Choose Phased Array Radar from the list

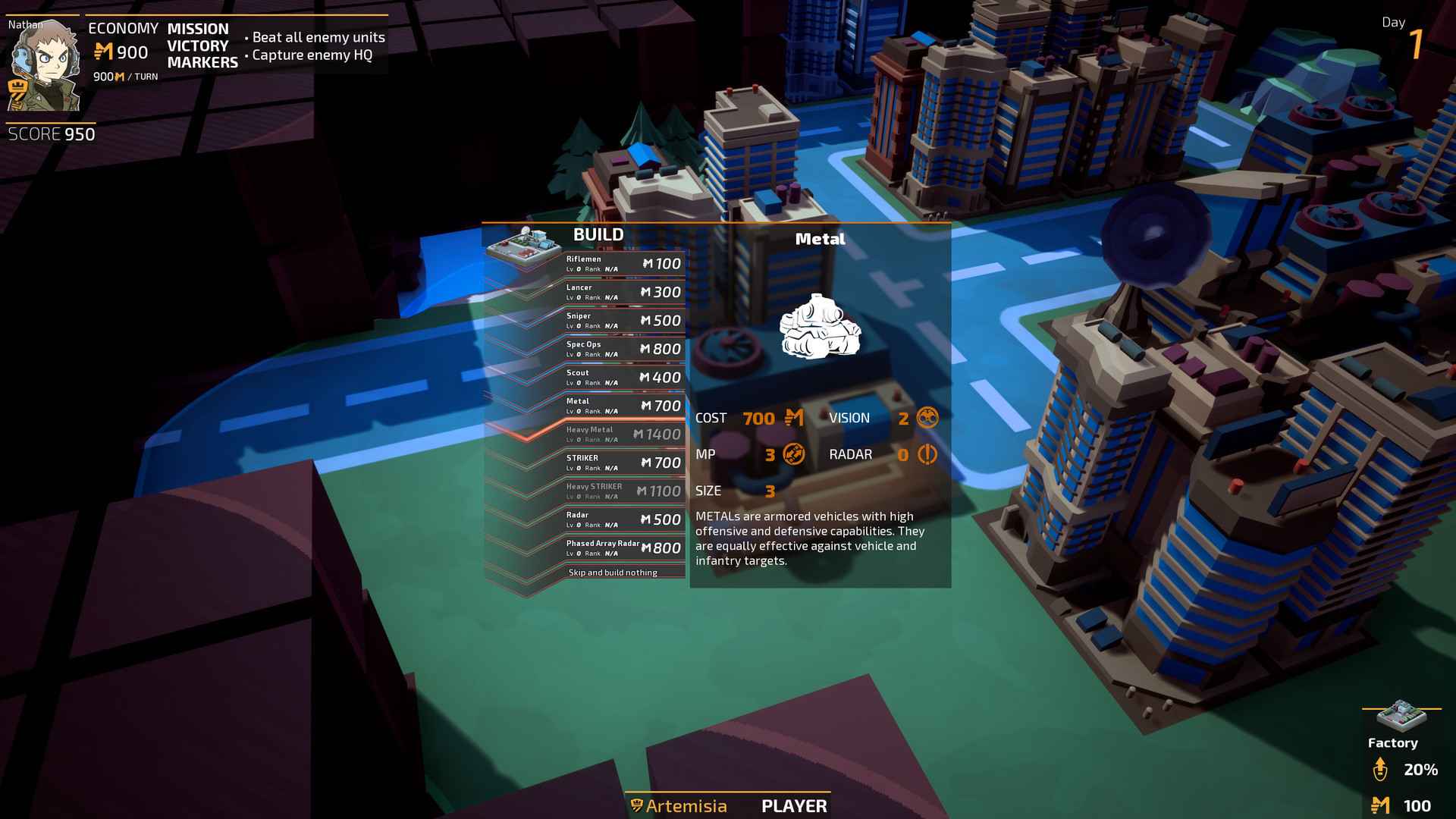pos(623,548)
